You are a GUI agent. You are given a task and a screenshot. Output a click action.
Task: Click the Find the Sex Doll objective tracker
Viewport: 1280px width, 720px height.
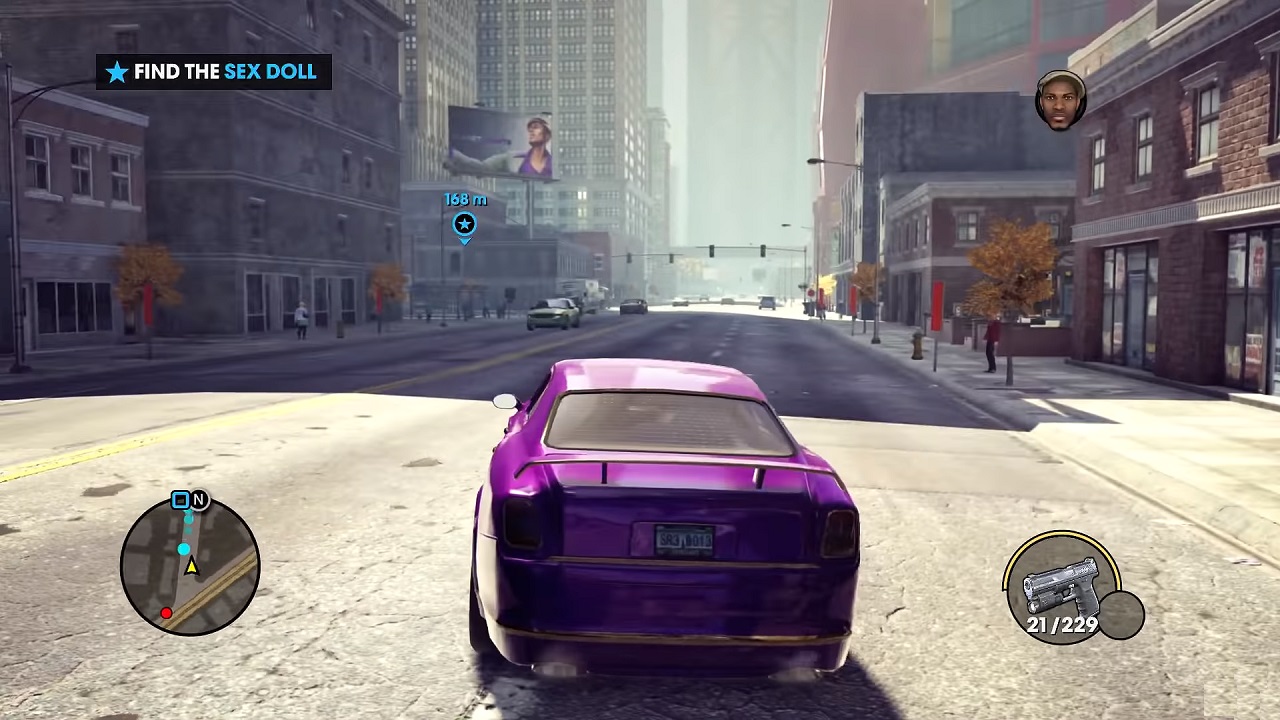click(x=214, y=72)
